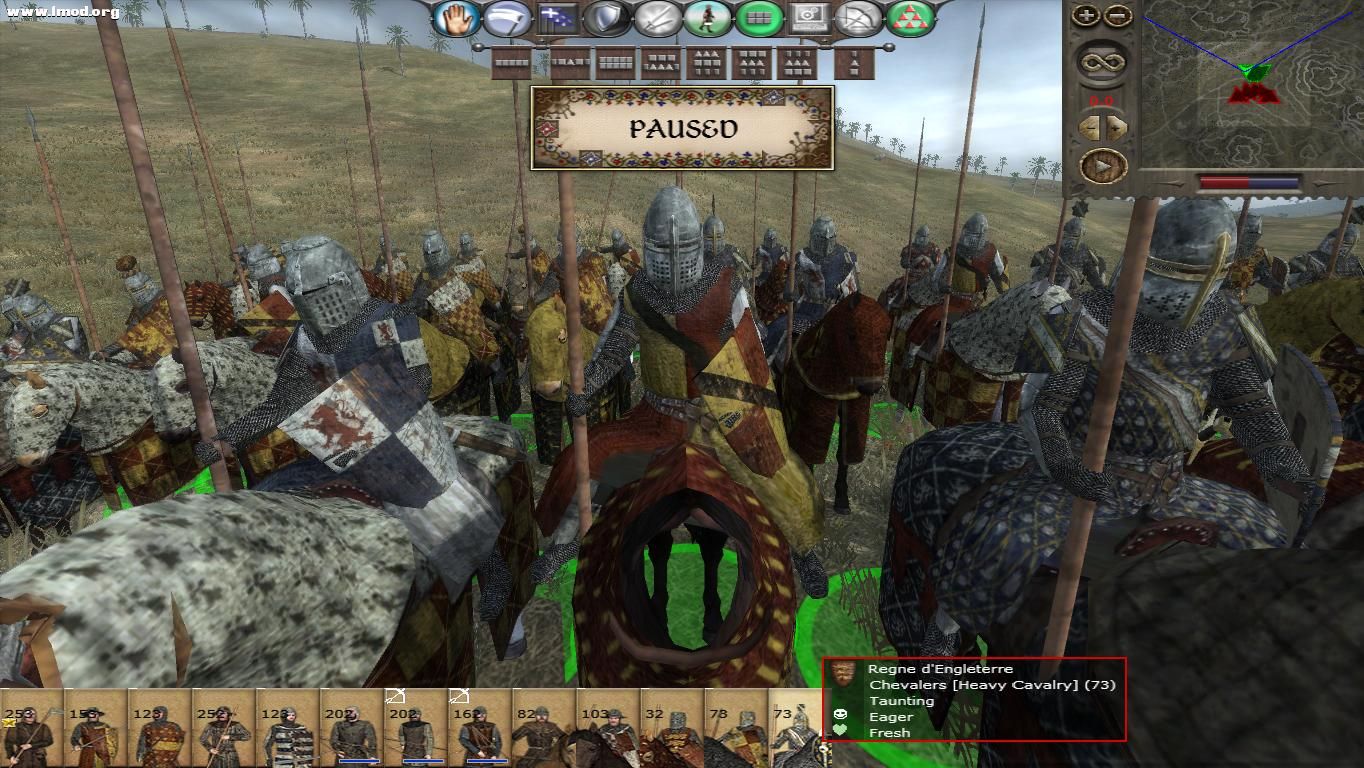Click the green group units grid icon
1364x768 pixels.
757,17
